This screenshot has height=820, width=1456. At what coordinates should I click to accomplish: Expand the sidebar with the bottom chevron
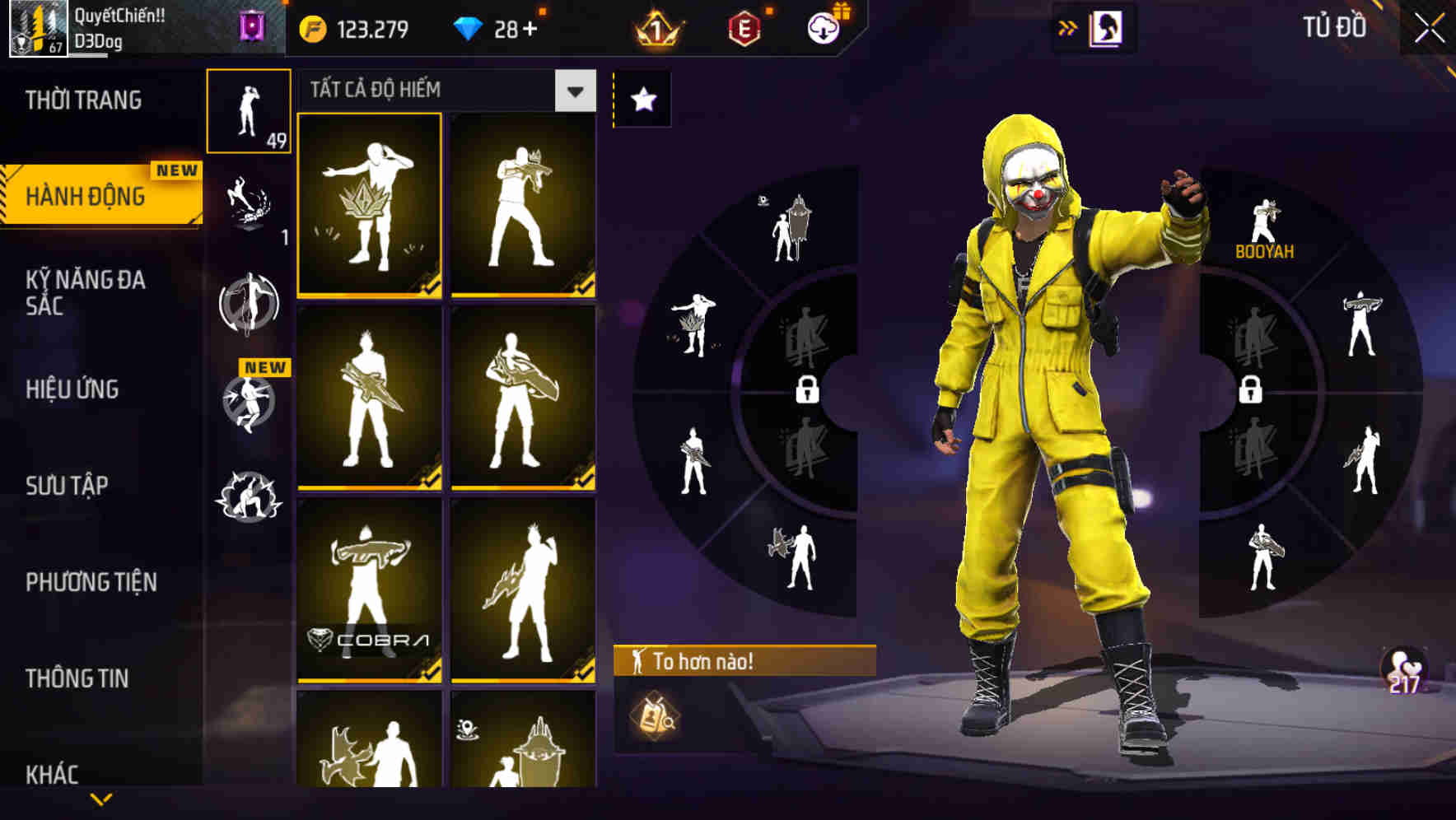click(x=102, y=800)
